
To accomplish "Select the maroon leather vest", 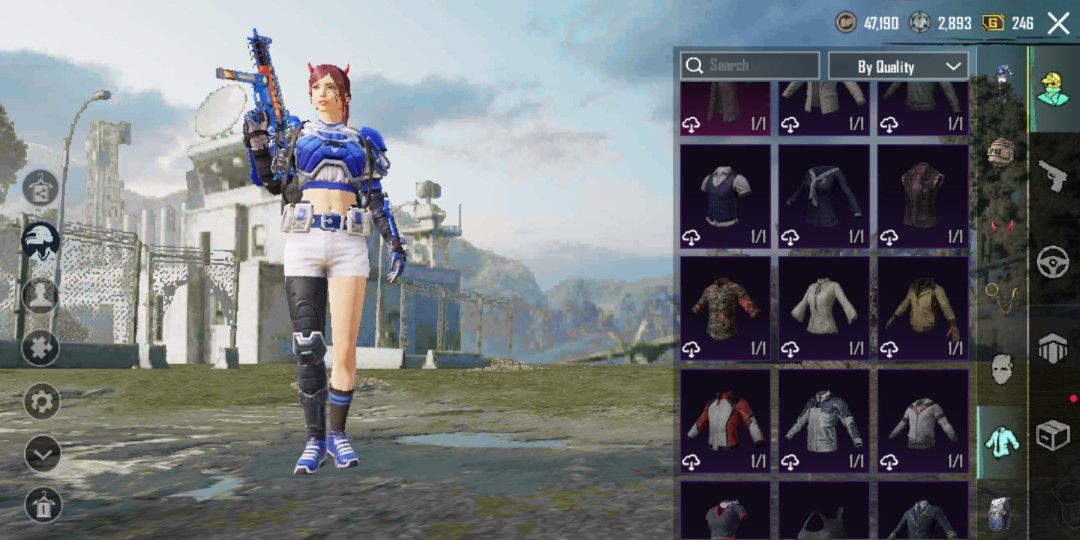I will coord(922,196).
